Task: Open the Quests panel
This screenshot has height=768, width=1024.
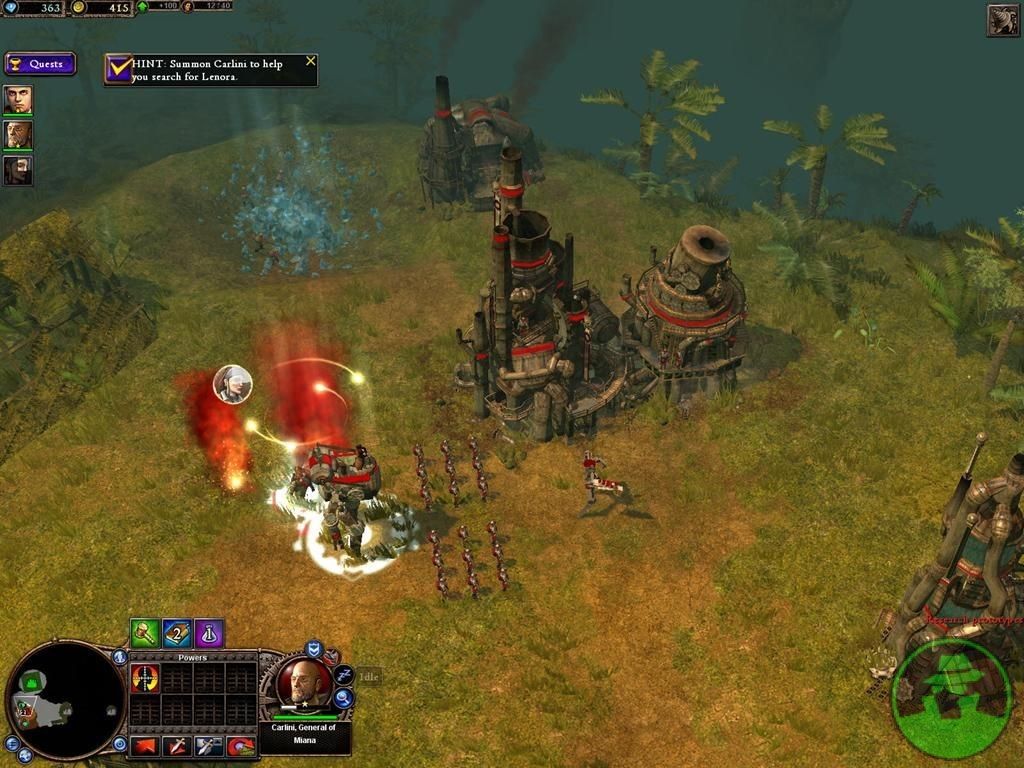Action: (x=40, y=64)
